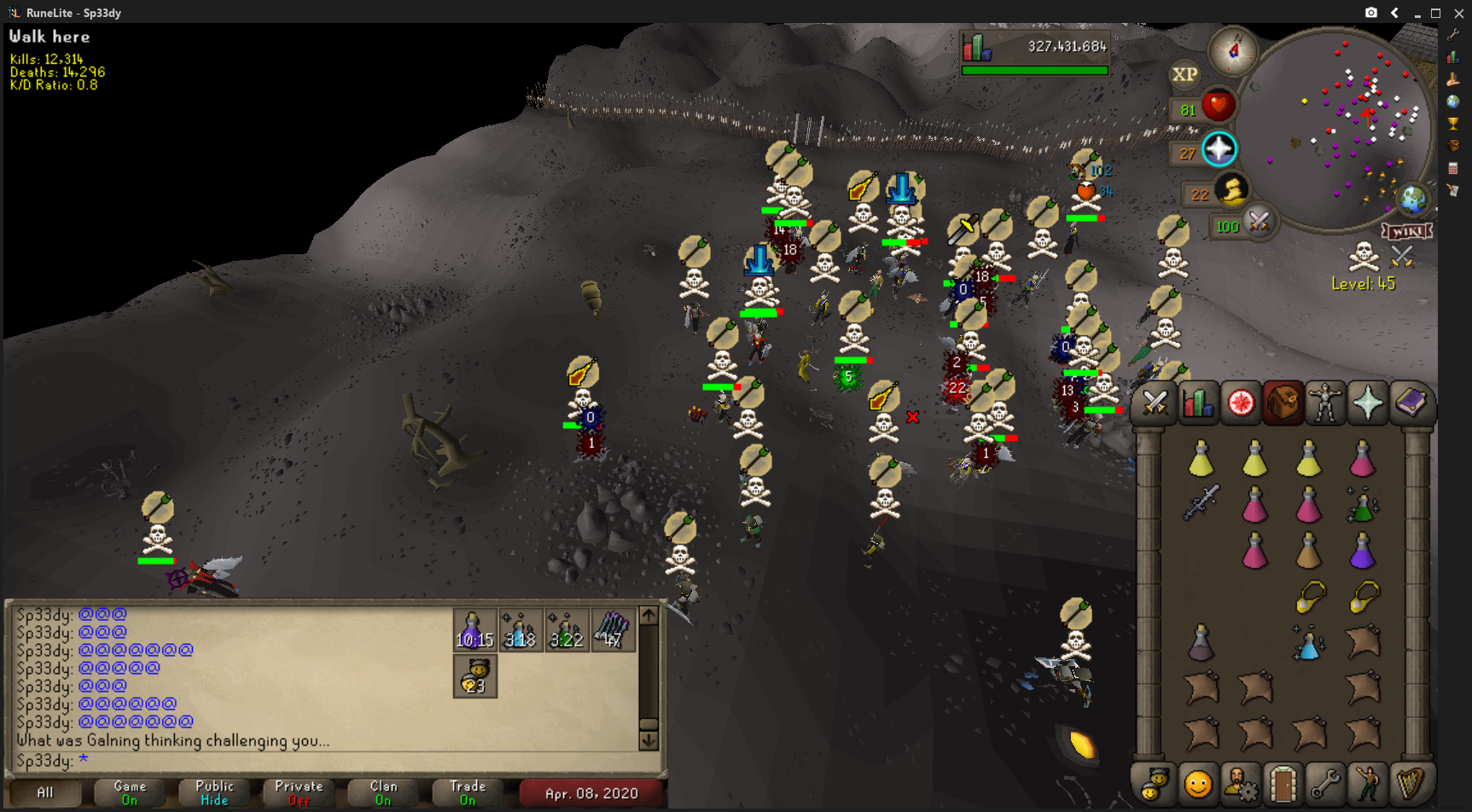1472x812 pixels.
Task: Use the sparkling blue potion
Action: point(1308,643)
